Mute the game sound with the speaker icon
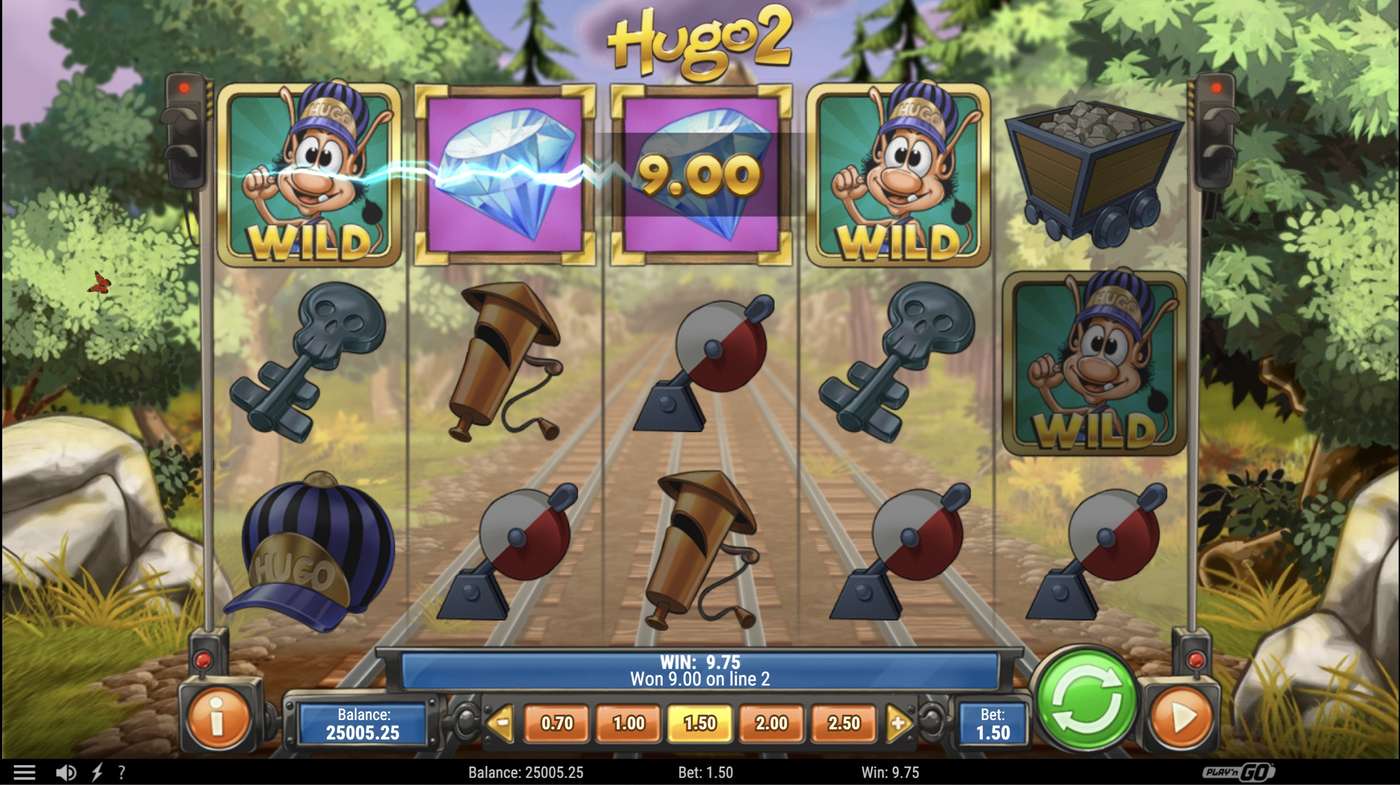This screenshot has width=1400, height=785. [x=64, y=771]
